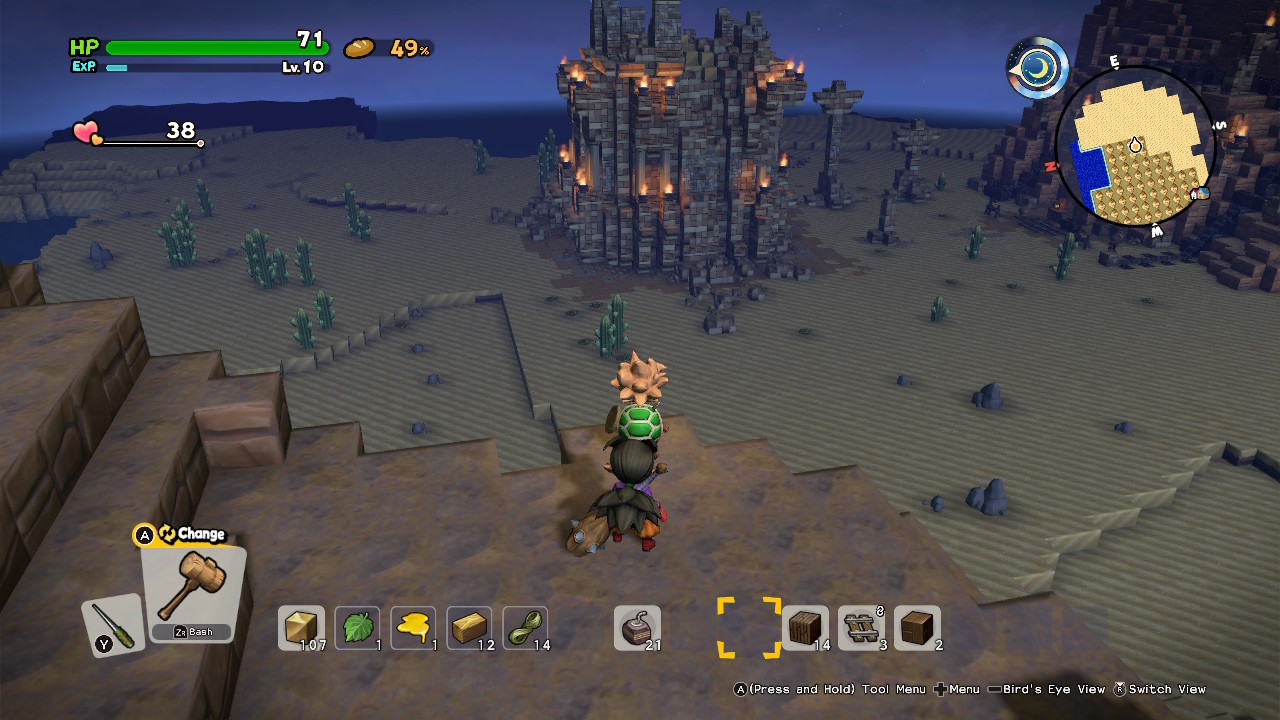The image size is (1280, 720).
Task: Select the rail track item slot
Action: click(x=861, y=628)
